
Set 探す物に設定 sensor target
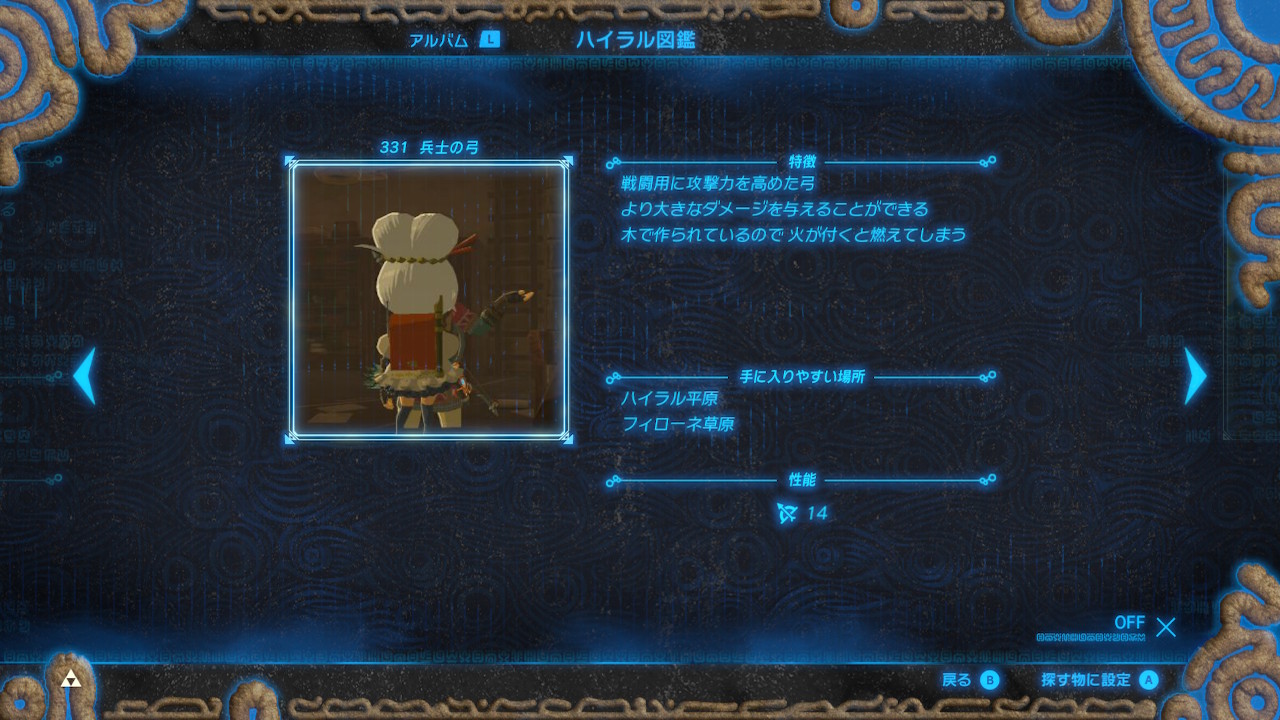1099,680
